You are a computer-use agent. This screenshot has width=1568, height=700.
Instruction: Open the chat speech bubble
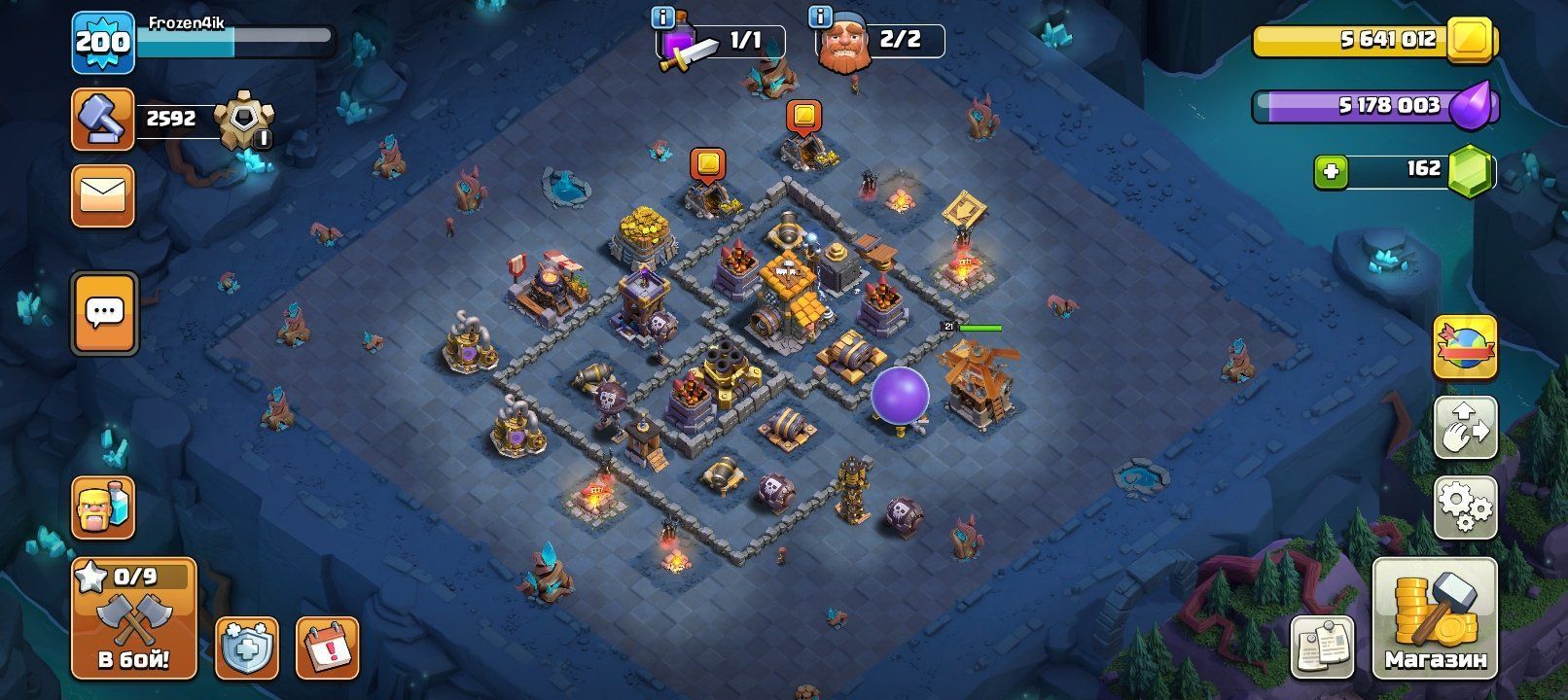coord(104,313)
